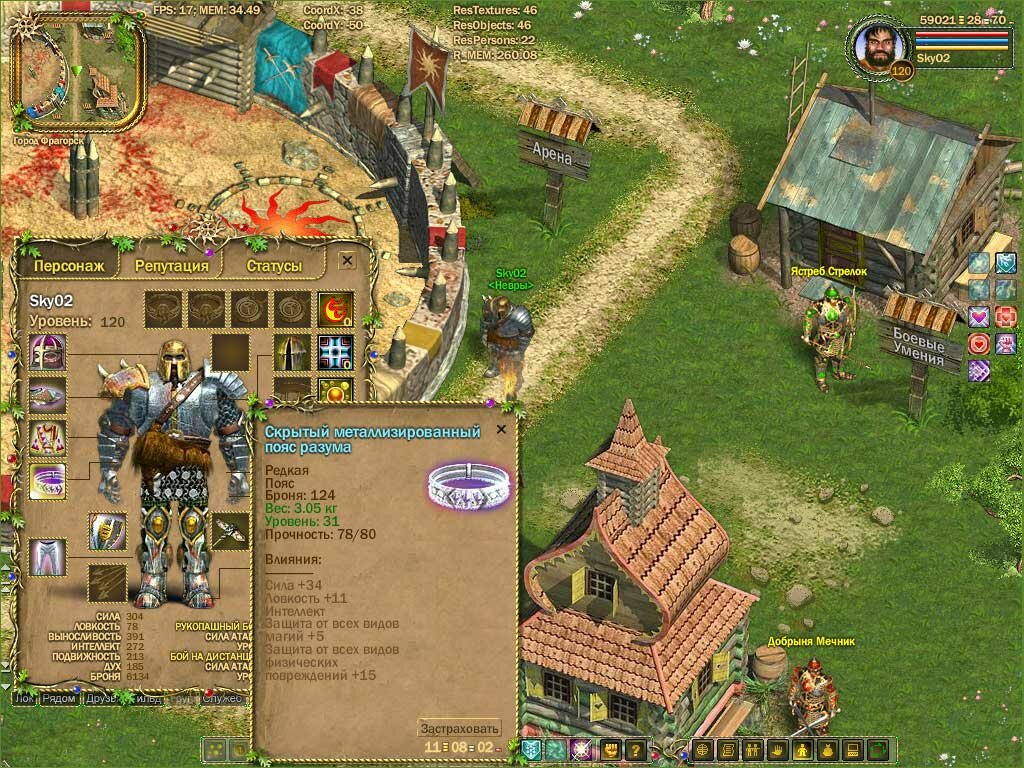This screenshot has height=768, width=1024.
Task: Switch to the Репутация tab
Action: click(x=172, y=265)
